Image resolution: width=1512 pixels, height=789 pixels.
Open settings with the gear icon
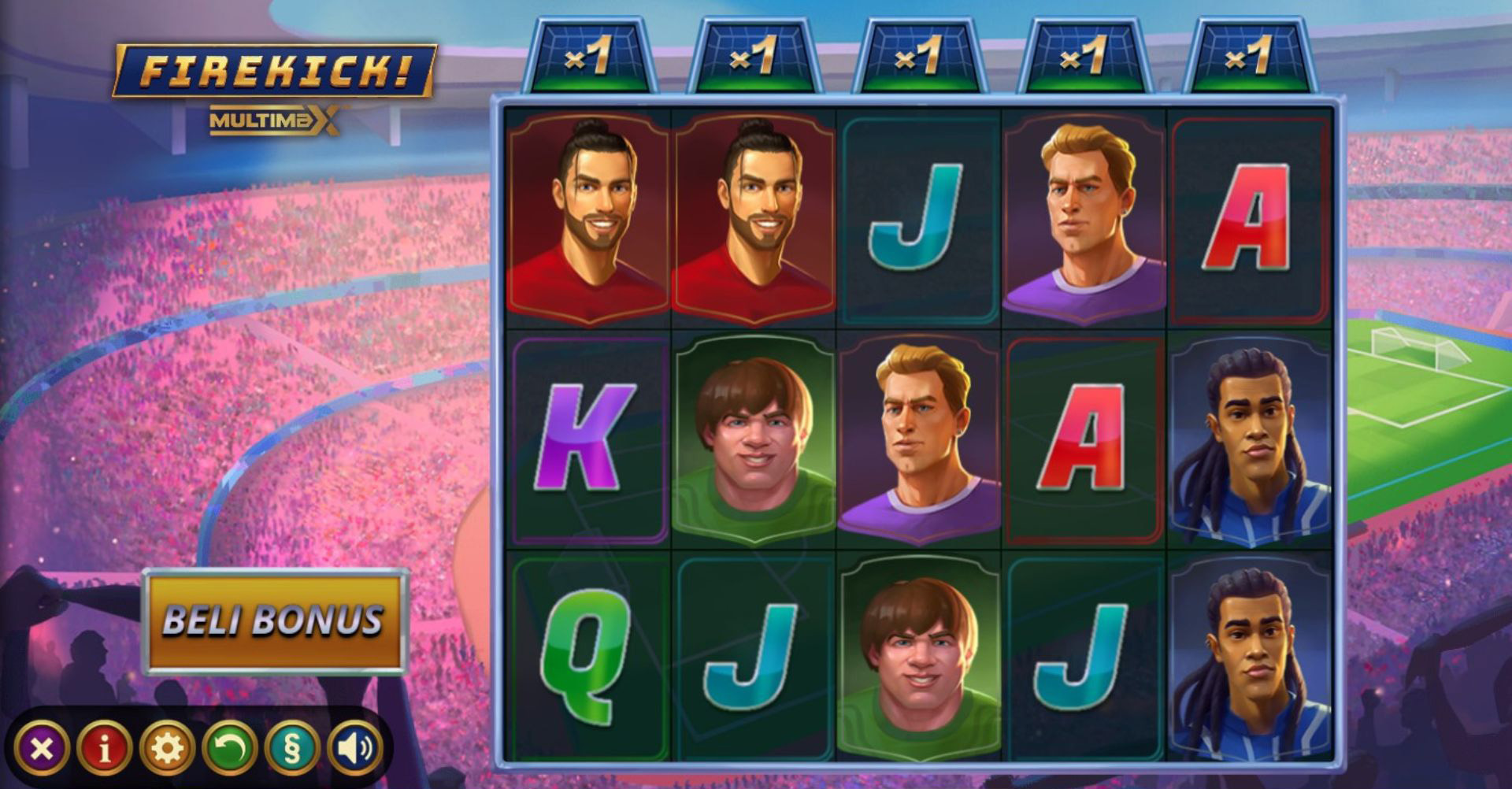pos(167,748)
